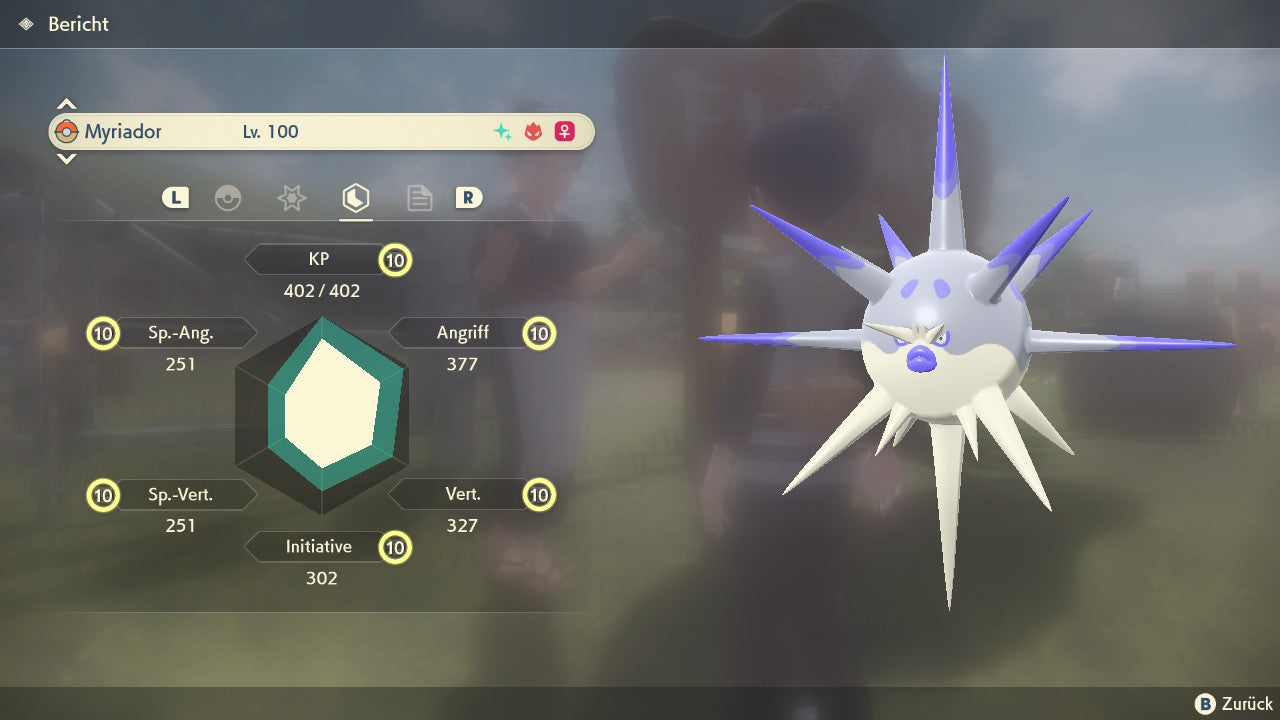1280x720 pixels.
Task: Choose the Angriff stat label
Action: click(x=462, y=333)
